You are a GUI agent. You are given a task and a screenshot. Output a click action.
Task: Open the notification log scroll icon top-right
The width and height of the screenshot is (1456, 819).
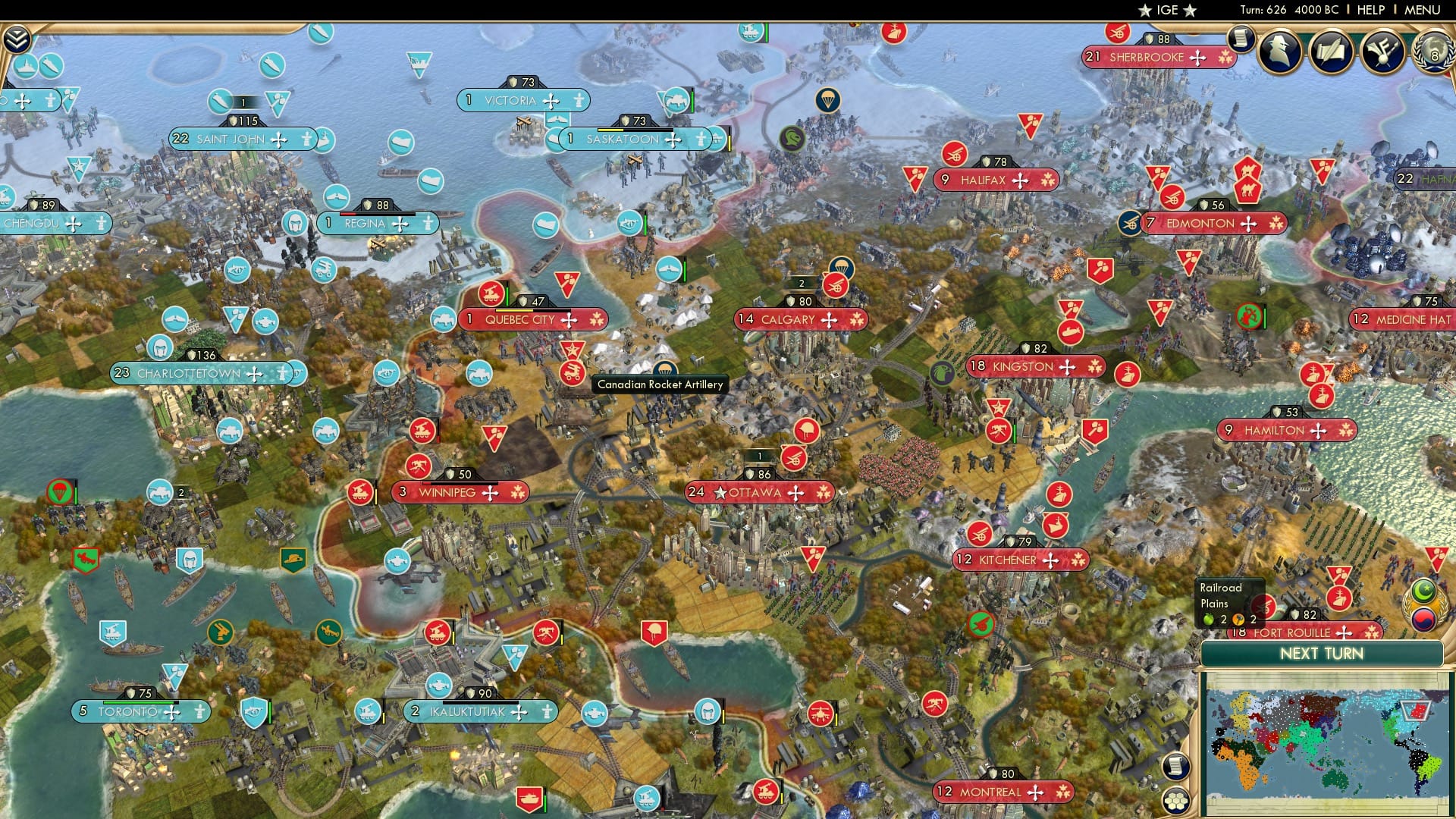(x=1241, y=39)
